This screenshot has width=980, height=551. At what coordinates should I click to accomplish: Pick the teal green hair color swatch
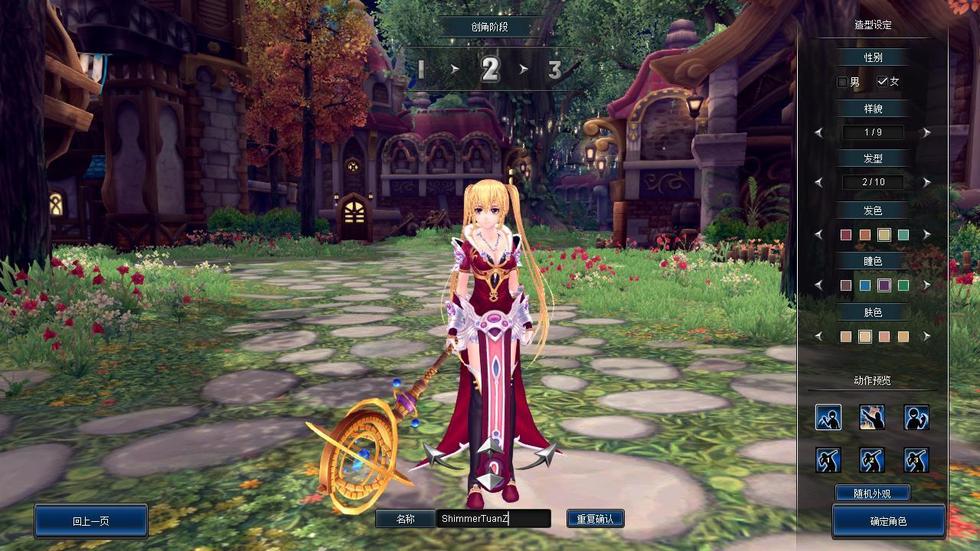(903, 235)
